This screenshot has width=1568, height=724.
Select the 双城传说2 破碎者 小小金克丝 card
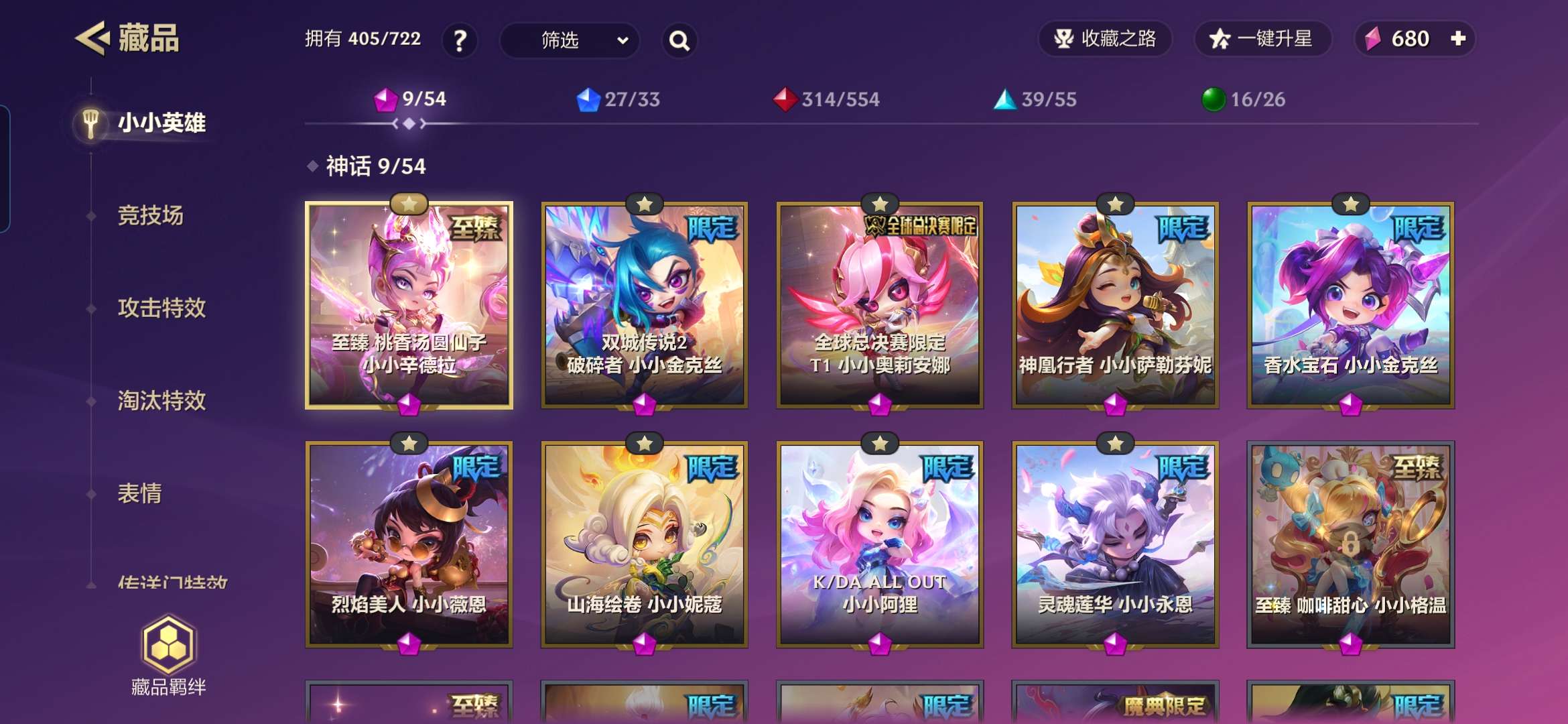[x=645, y=305]
